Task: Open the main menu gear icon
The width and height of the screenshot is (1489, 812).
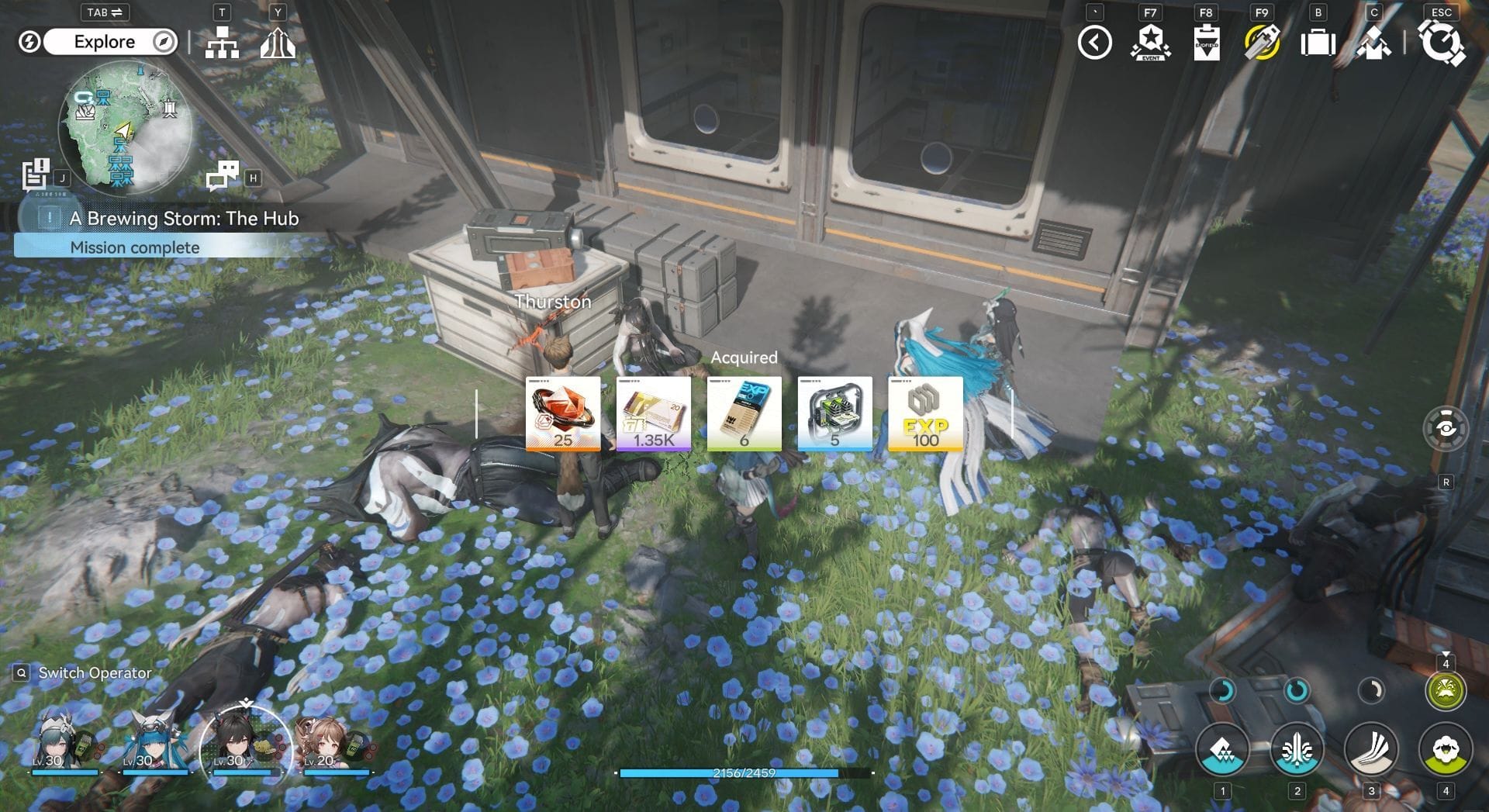Action: pos(1442,43)
